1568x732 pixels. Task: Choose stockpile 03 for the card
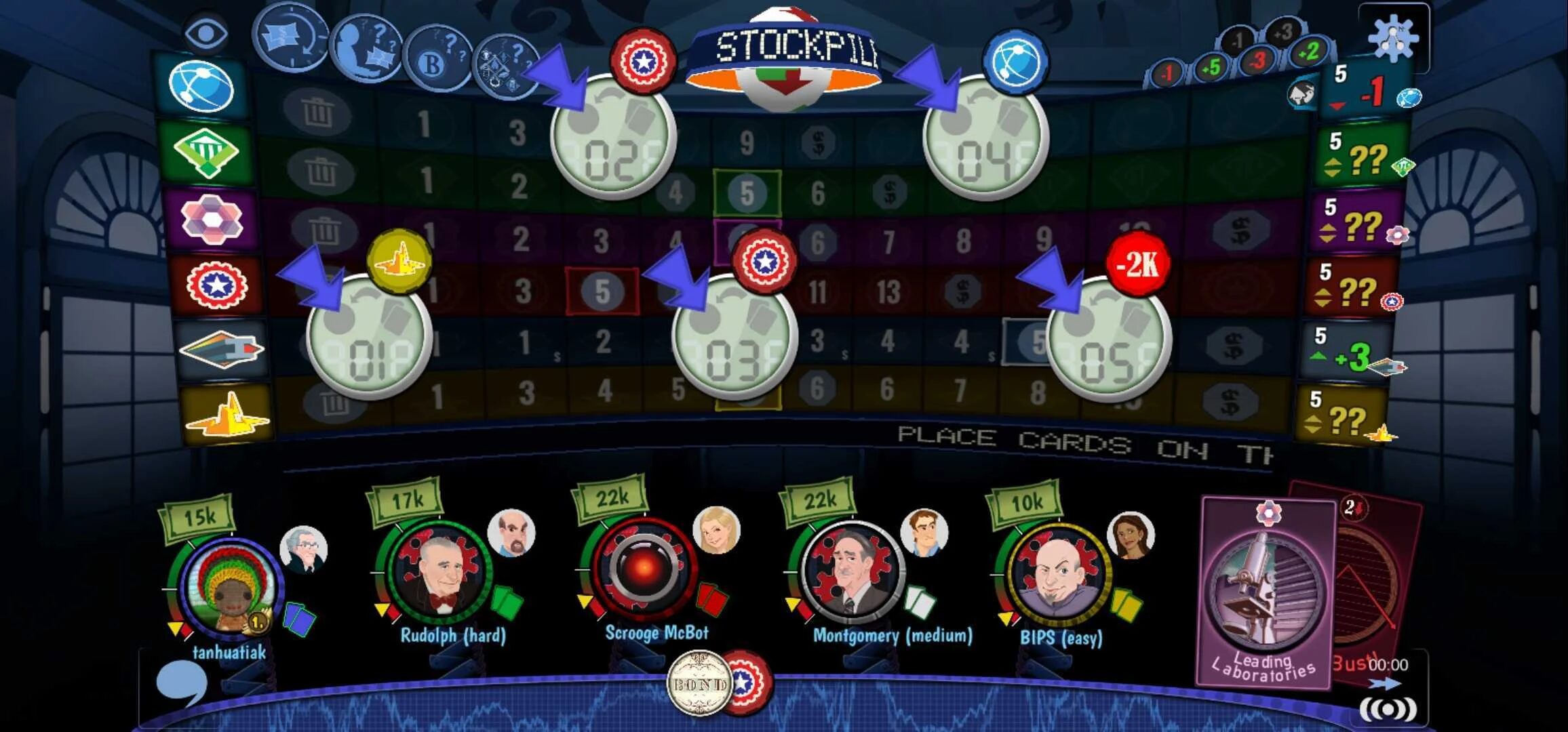[734, 337]
